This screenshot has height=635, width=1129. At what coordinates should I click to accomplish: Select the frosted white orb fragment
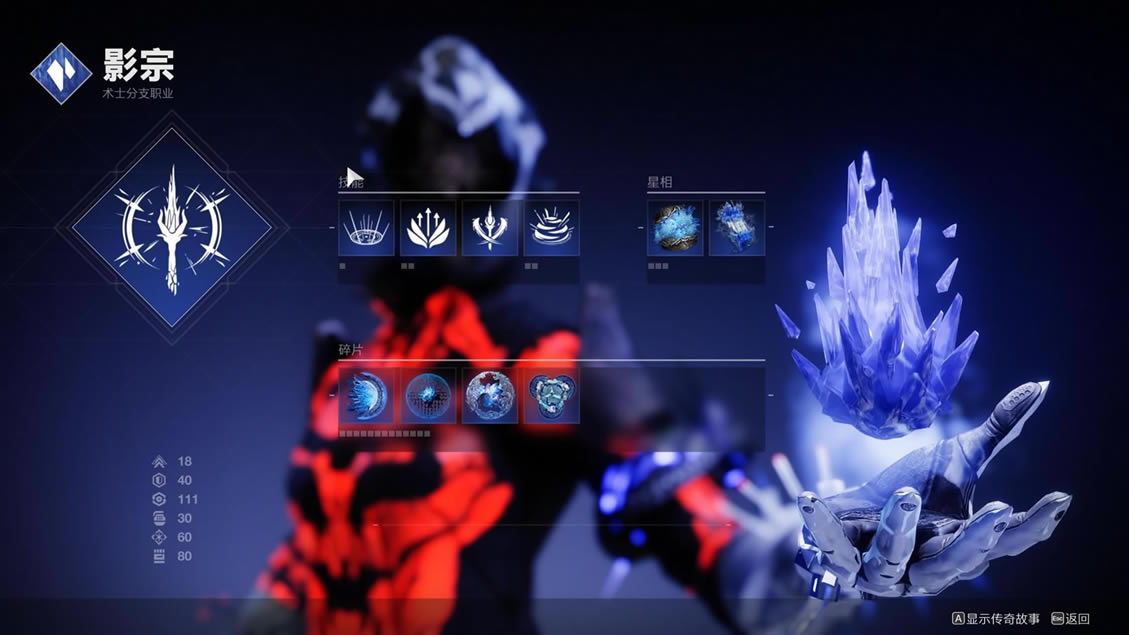click(490, 396)
